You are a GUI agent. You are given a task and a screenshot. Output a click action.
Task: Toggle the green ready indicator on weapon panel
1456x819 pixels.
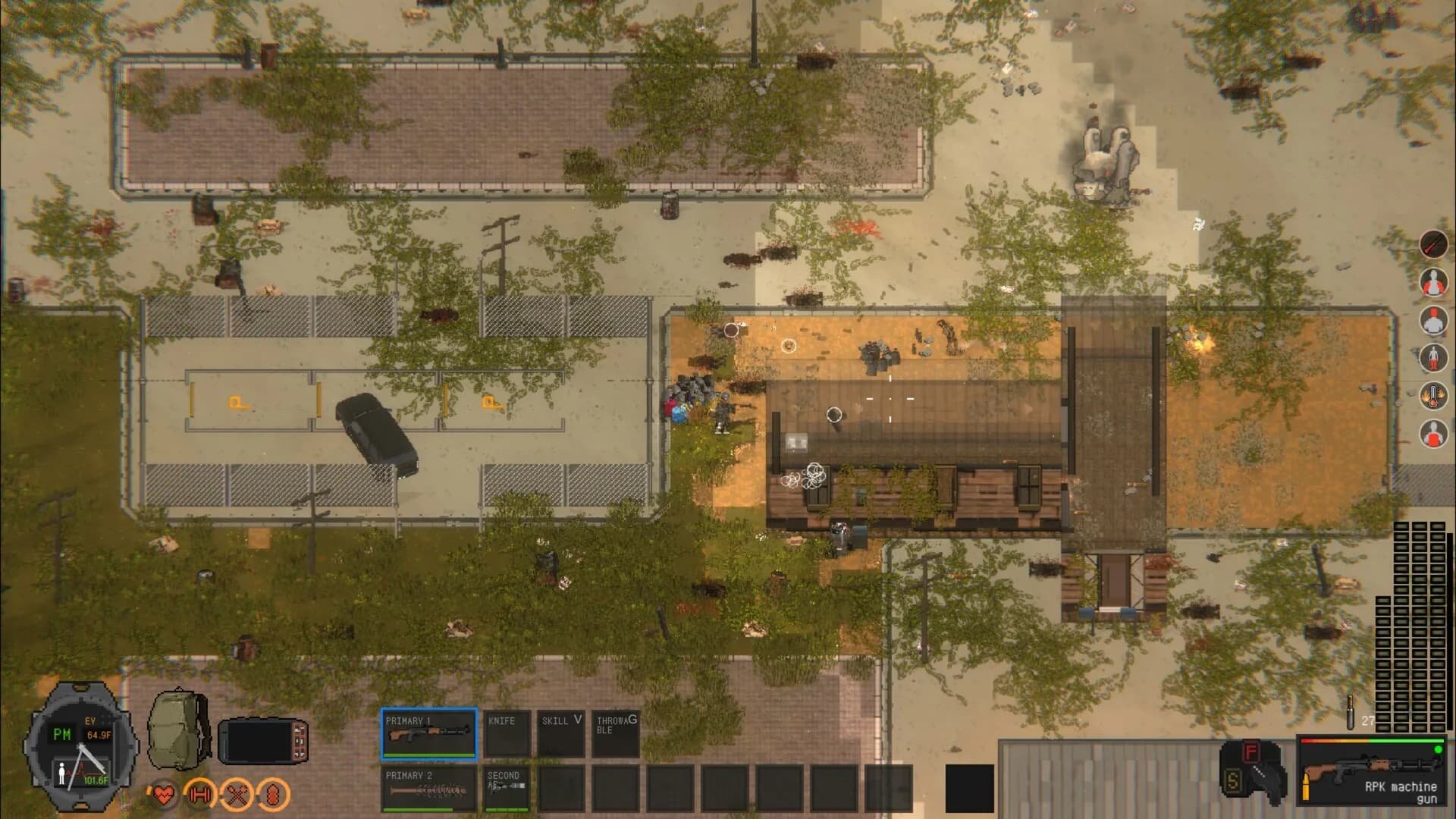click(x=1439, y=751)
